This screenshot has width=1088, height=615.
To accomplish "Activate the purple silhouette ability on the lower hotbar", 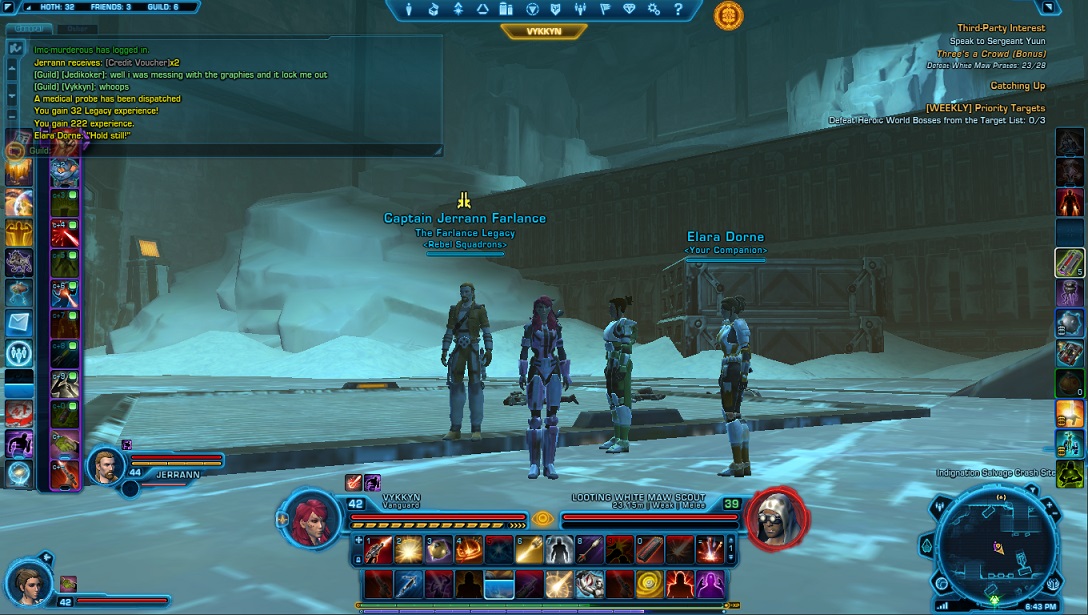I will 710,583.
